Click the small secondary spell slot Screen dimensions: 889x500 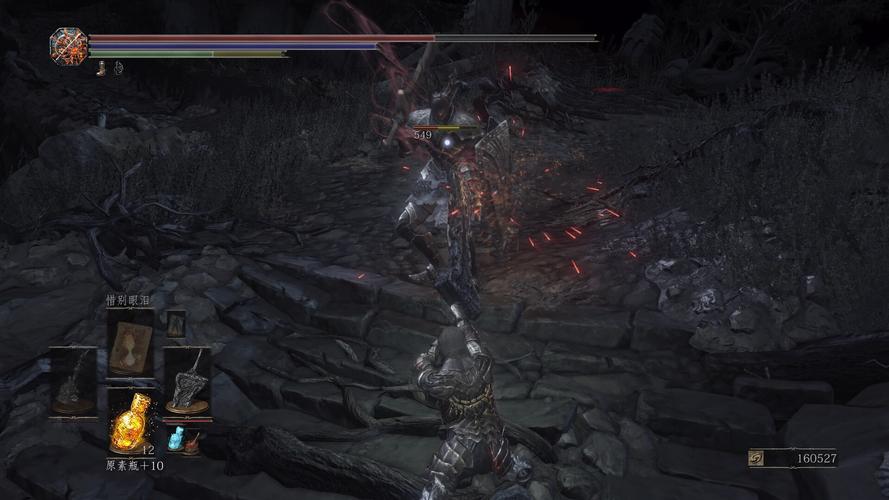click(176, 323)
